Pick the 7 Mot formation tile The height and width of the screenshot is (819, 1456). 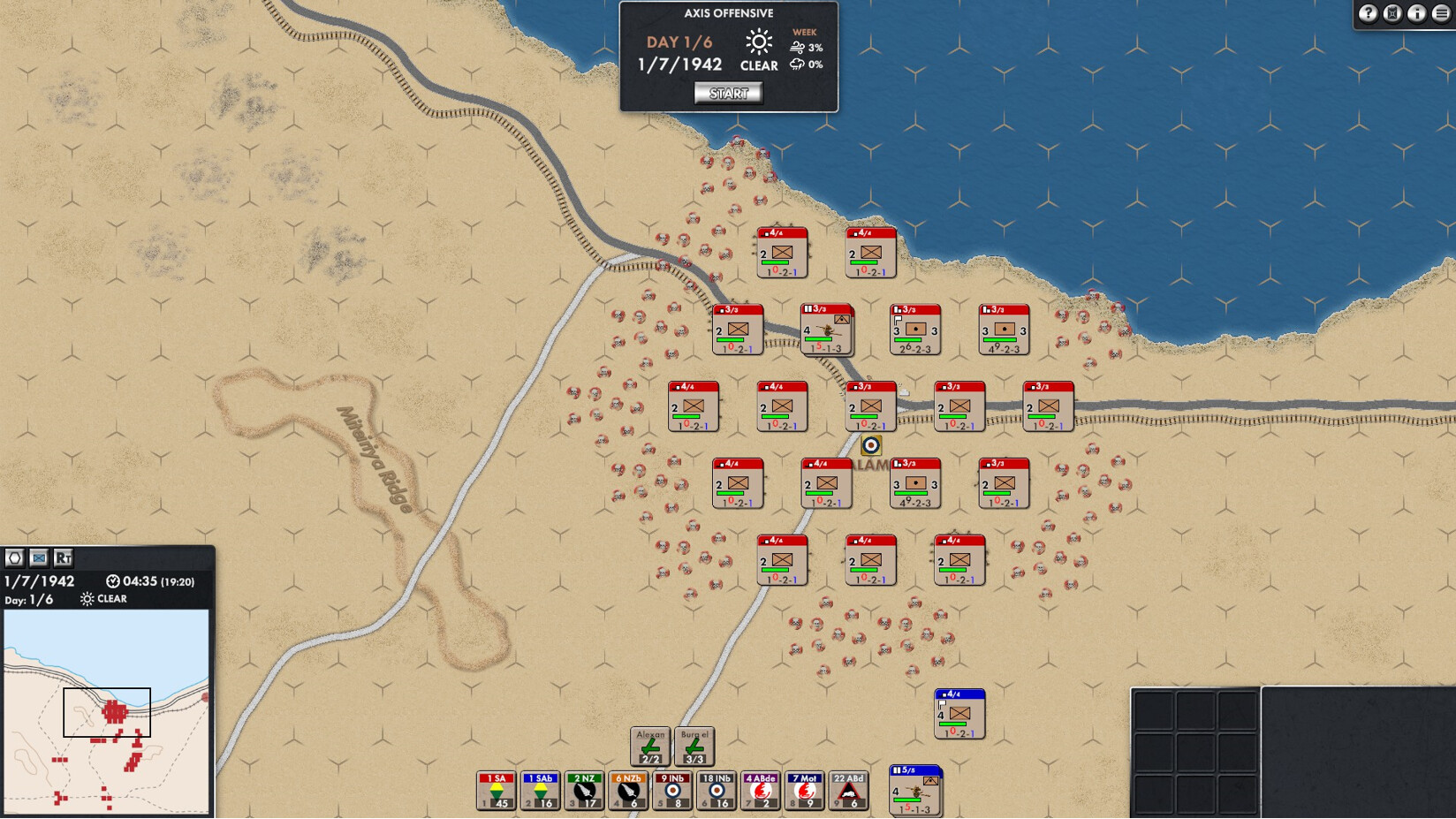(805, 791)
